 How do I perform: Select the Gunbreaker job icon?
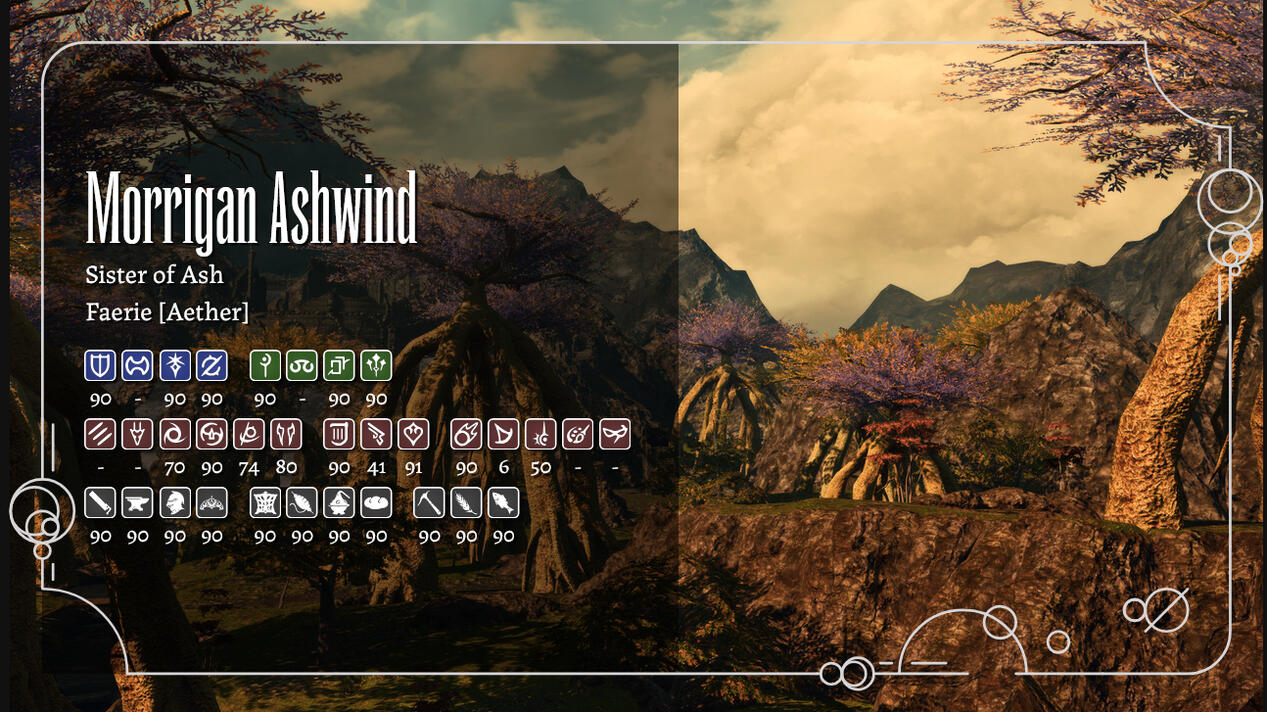(211, 365)
